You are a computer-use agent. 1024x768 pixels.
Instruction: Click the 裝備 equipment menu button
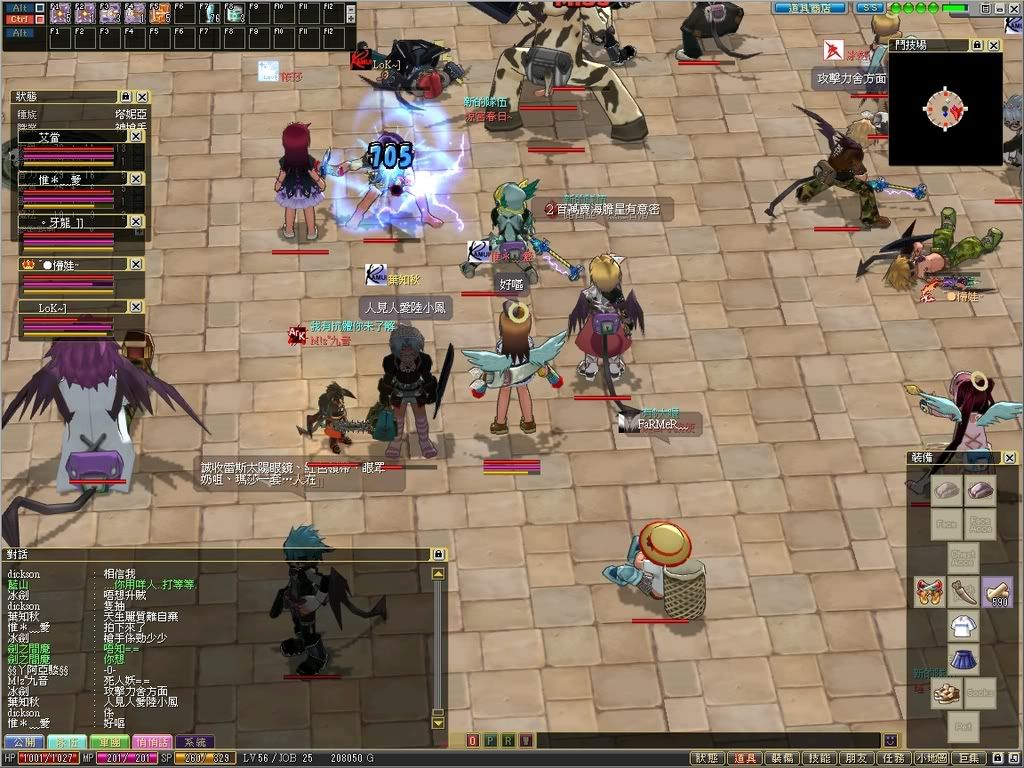[783, 759]
